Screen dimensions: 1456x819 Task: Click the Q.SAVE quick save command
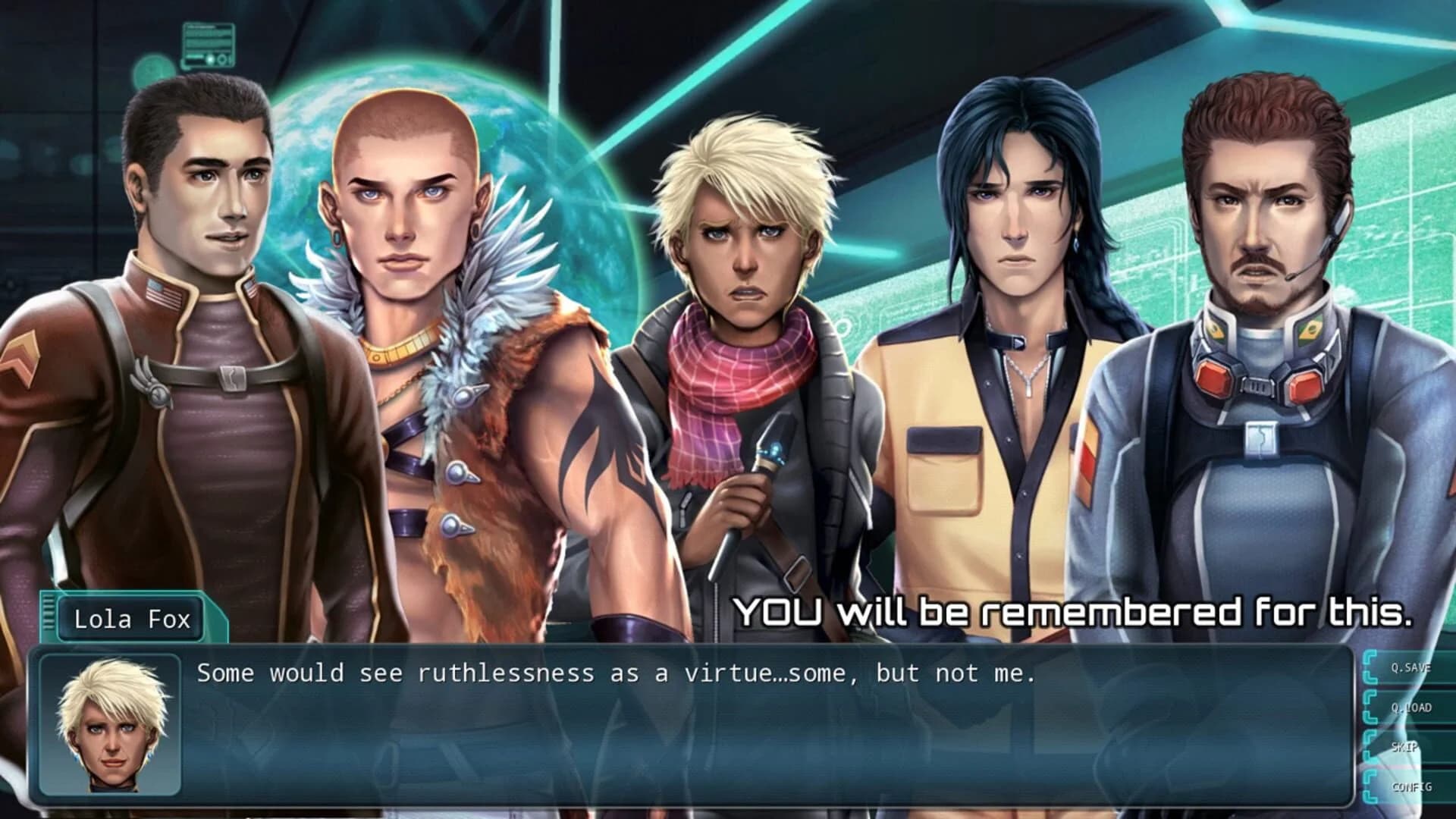pos(1412,668)
